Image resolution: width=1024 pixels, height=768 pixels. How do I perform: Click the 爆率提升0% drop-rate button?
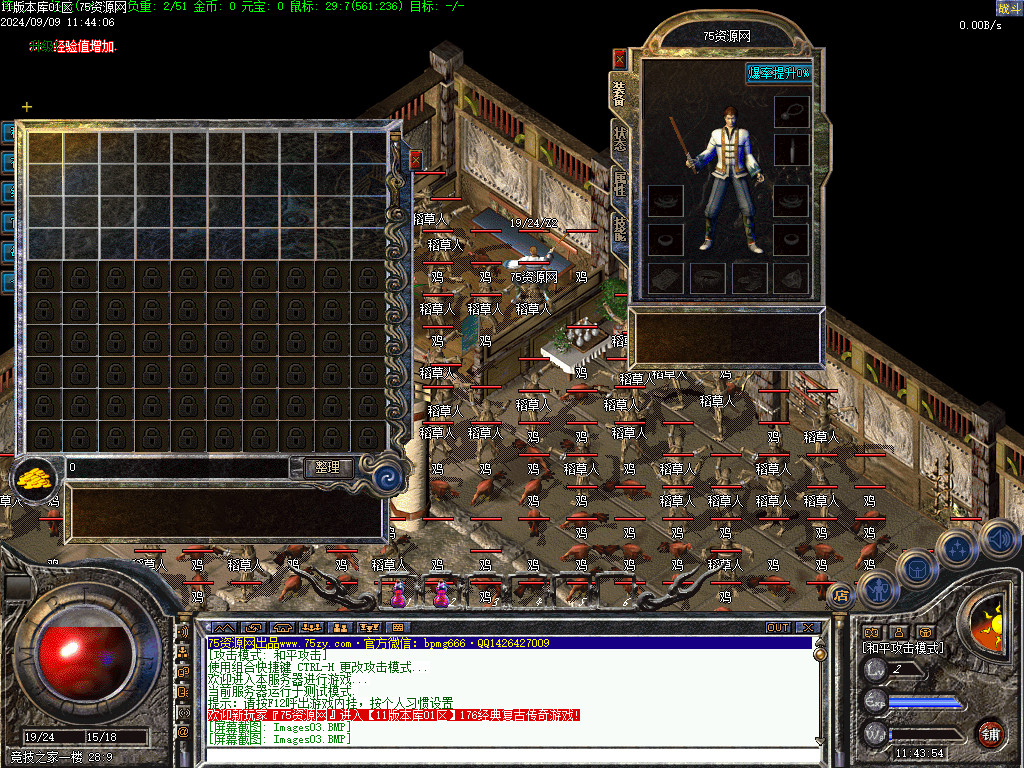coord(779,73)
